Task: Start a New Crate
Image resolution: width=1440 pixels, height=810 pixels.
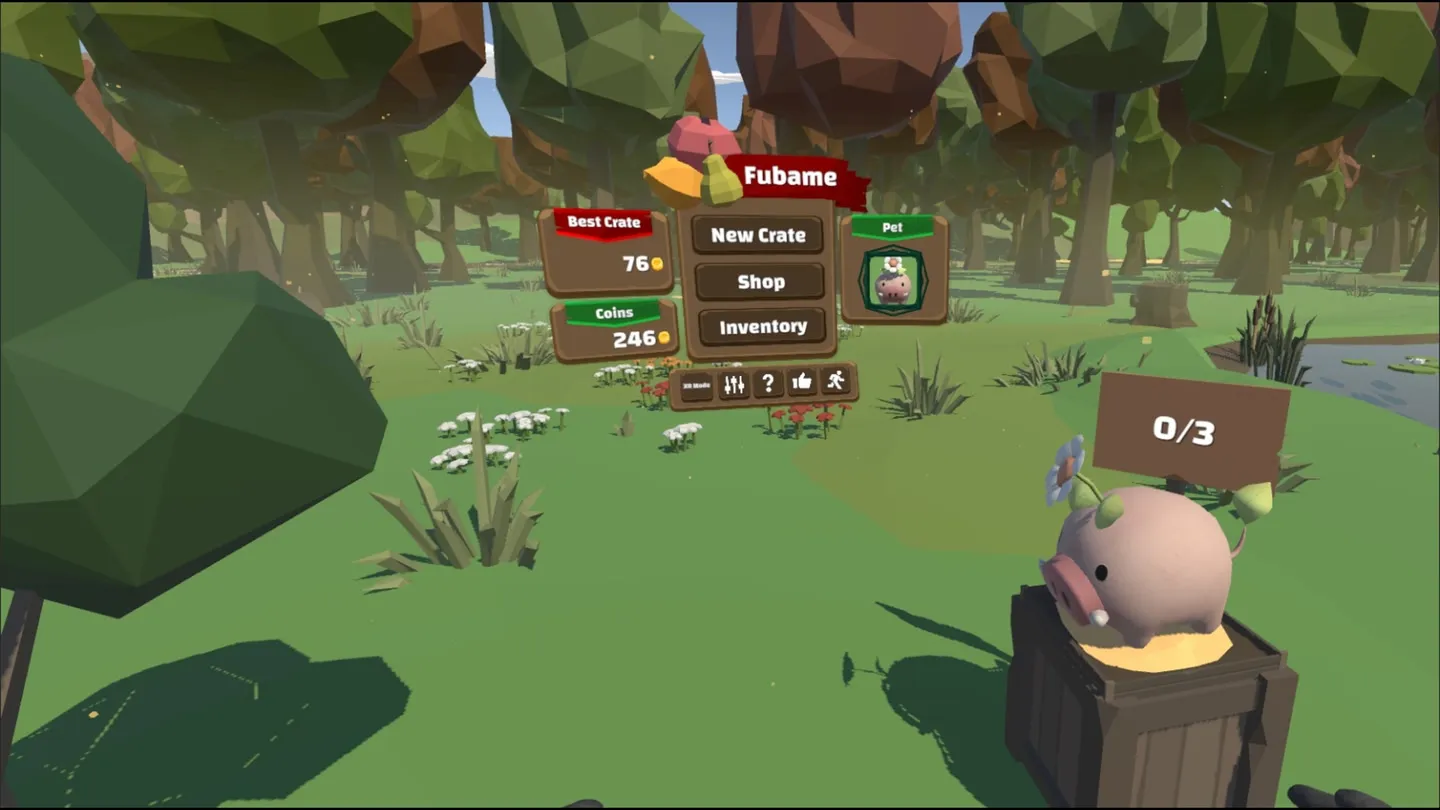Action: 758,235
